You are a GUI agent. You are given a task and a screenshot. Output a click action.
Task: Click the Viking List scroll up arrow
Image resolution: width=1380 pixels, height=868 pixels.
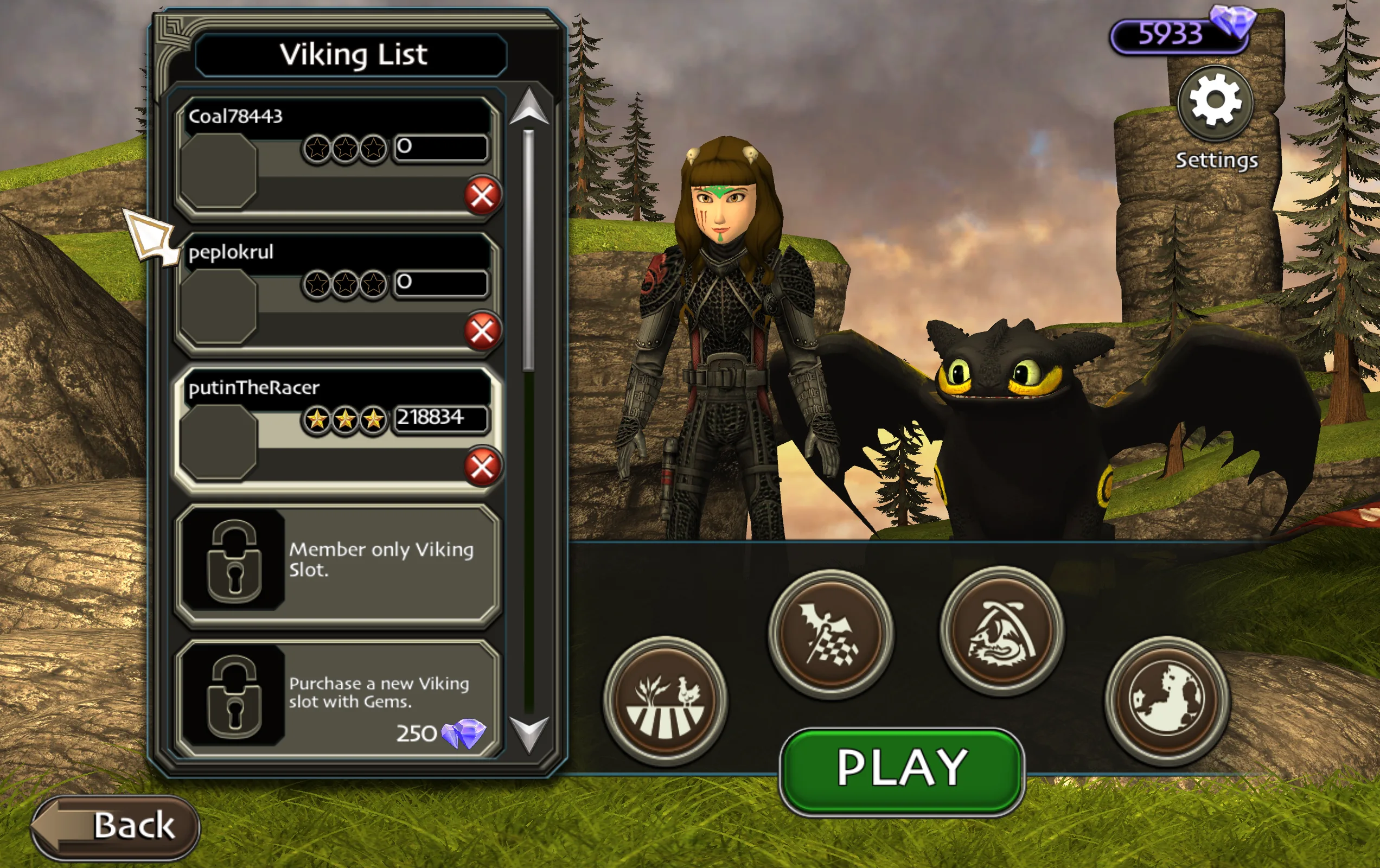pyautogui.click(x=529, y=107)
